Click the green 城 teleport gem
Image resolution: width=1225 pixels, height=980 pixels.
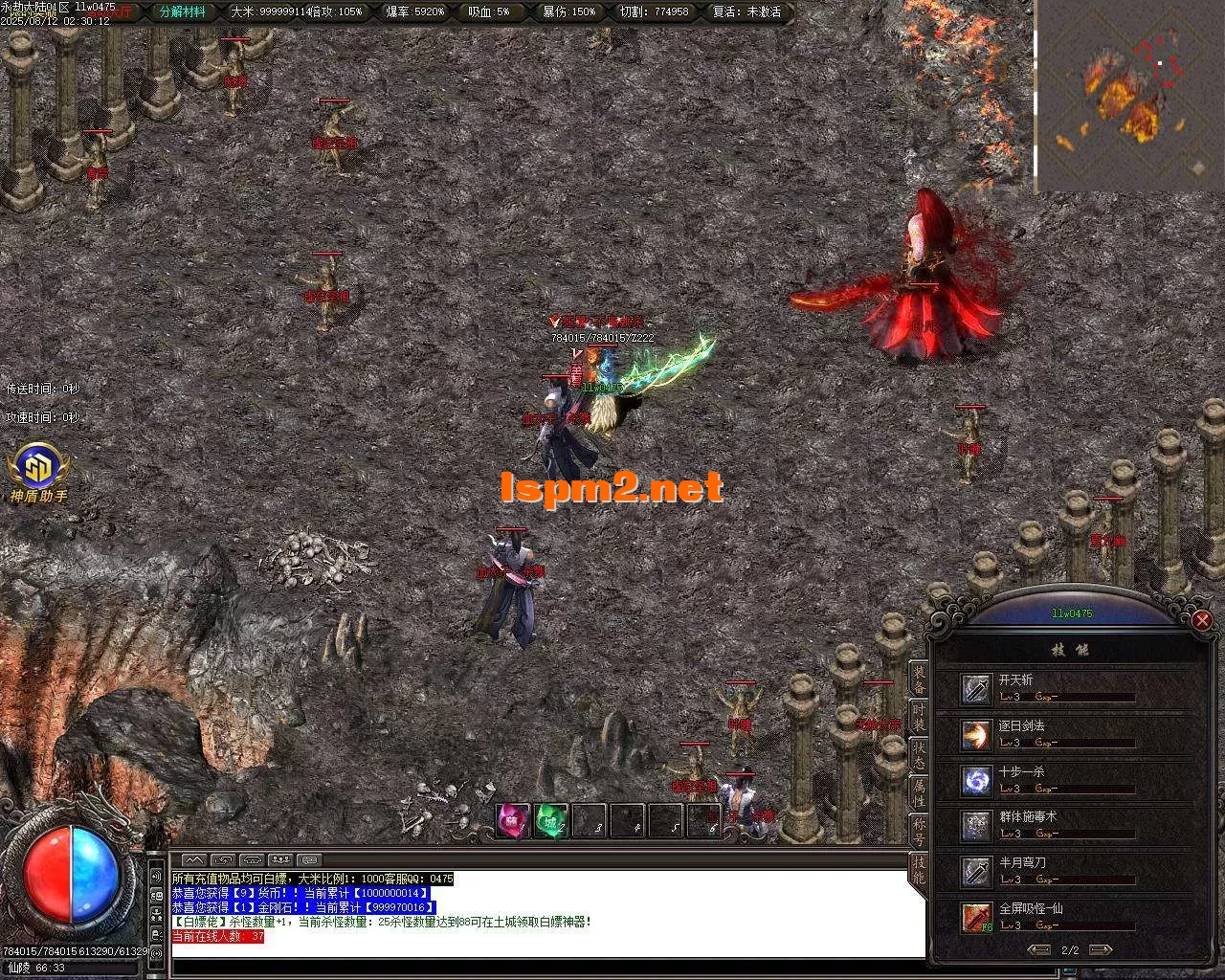551,820
